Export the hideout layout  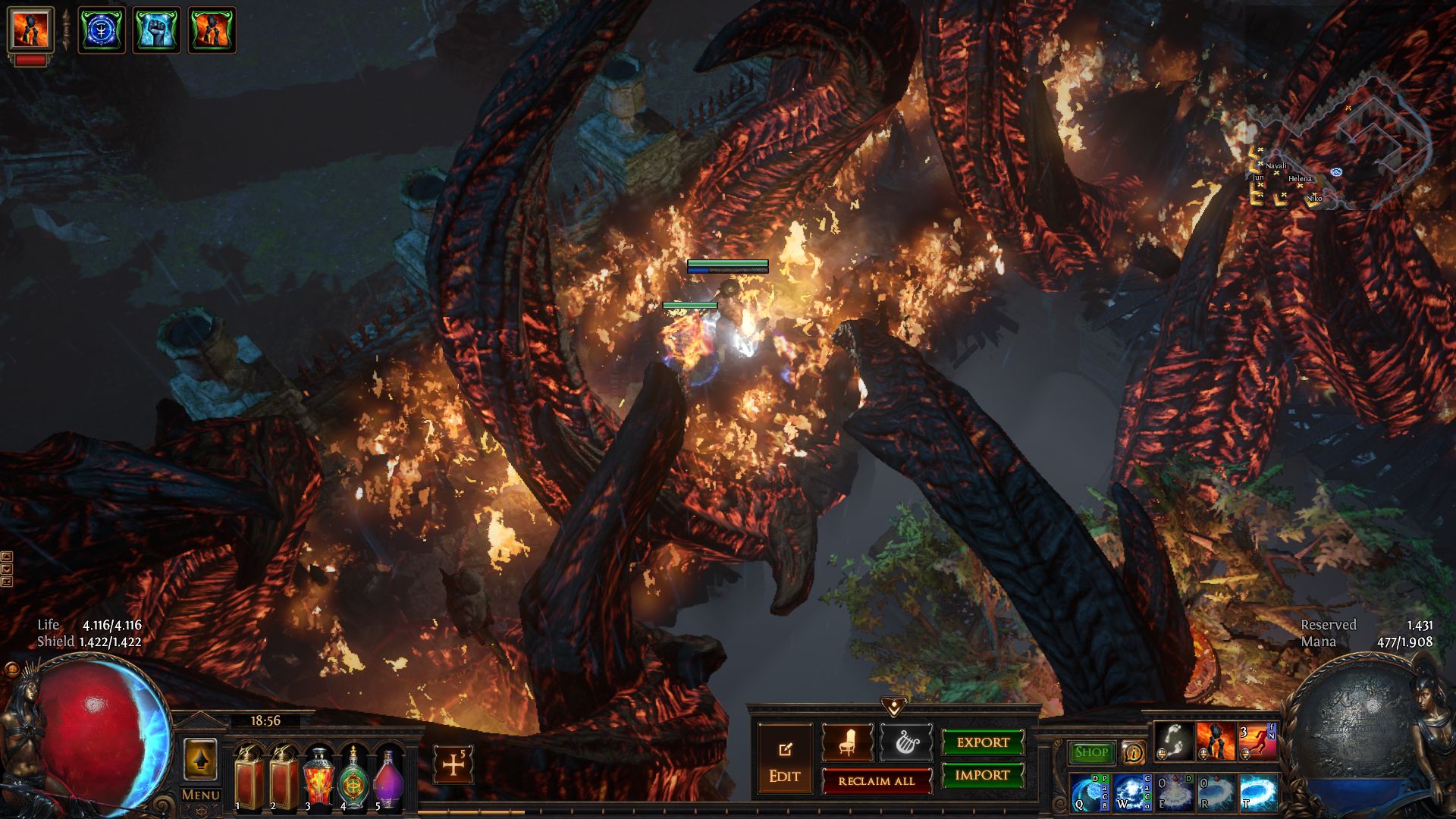(982, 742)
